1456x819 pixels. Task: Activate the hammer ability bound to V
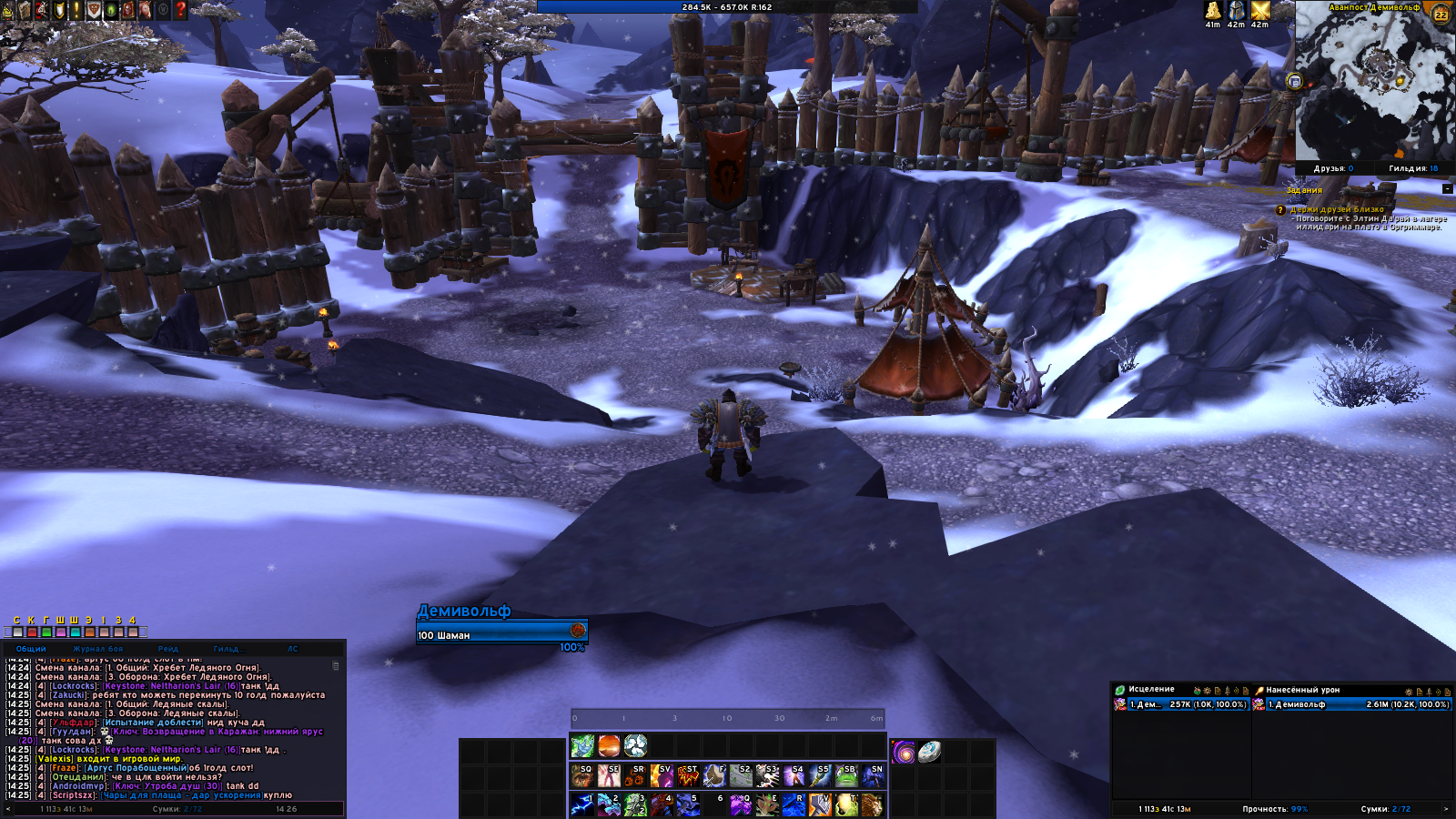click(820, 804)
